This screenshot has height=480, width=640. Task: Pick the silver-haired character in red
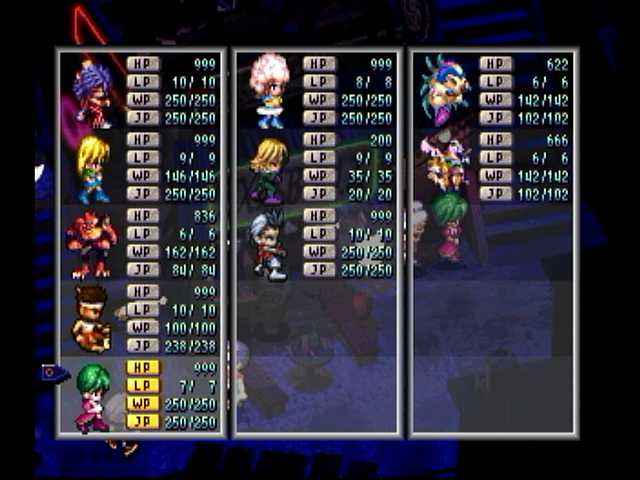pyautogui.click(x=268, y=245)
